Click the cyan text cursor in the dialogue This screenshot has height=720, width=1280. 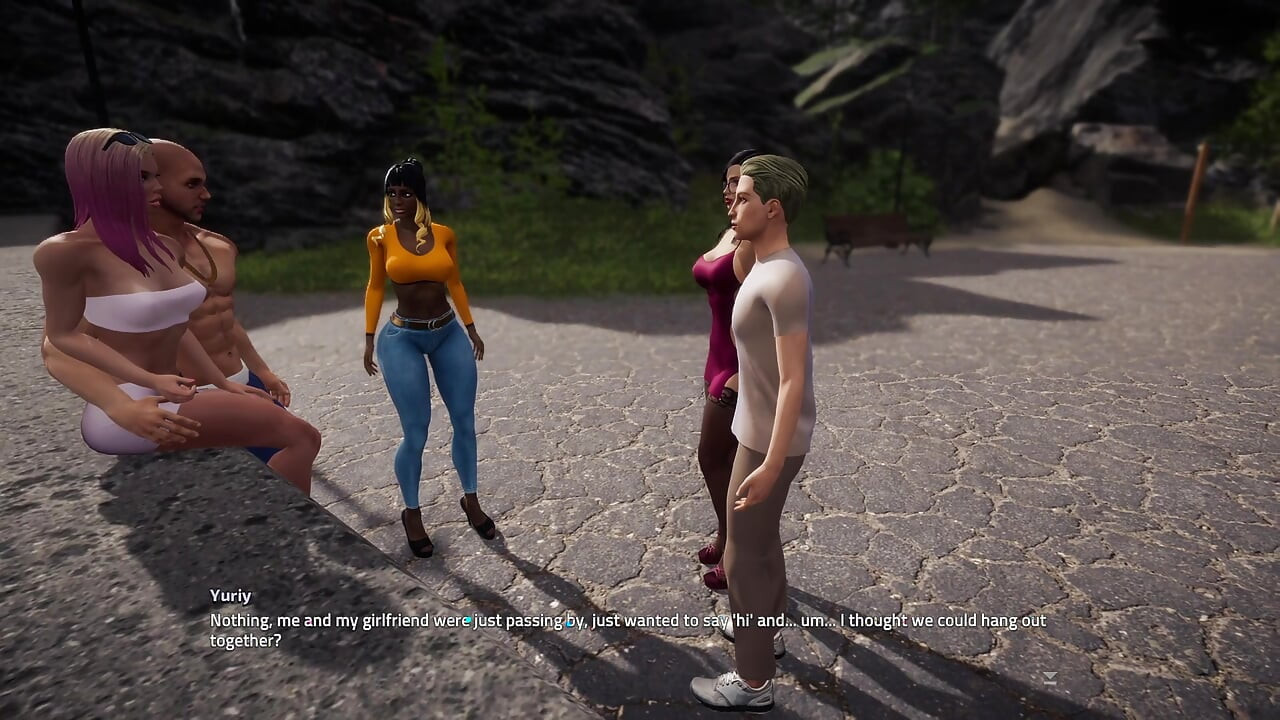click(x=468, y=620)
